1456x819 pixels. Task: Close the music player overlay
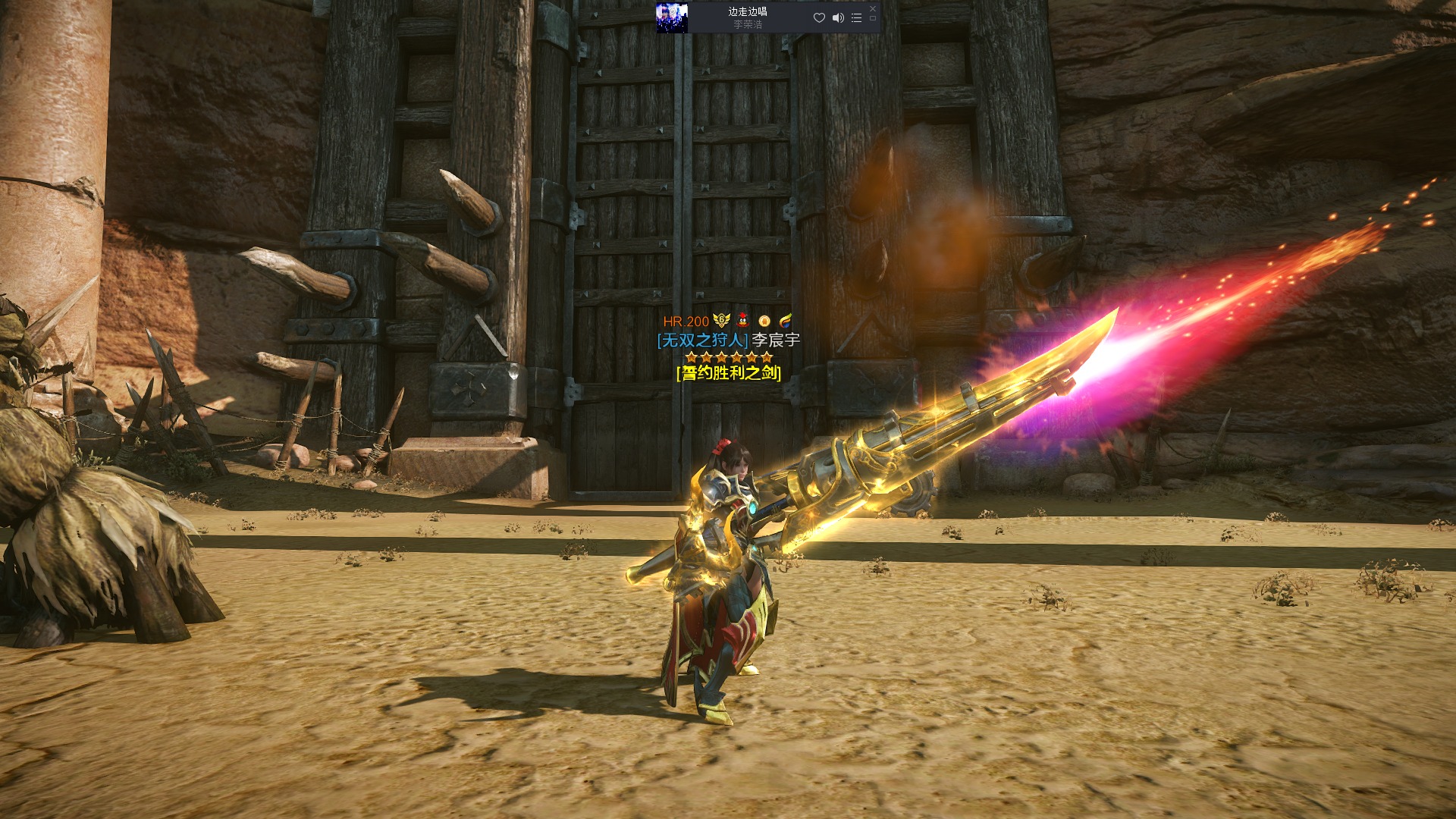[x=872, y=8]
